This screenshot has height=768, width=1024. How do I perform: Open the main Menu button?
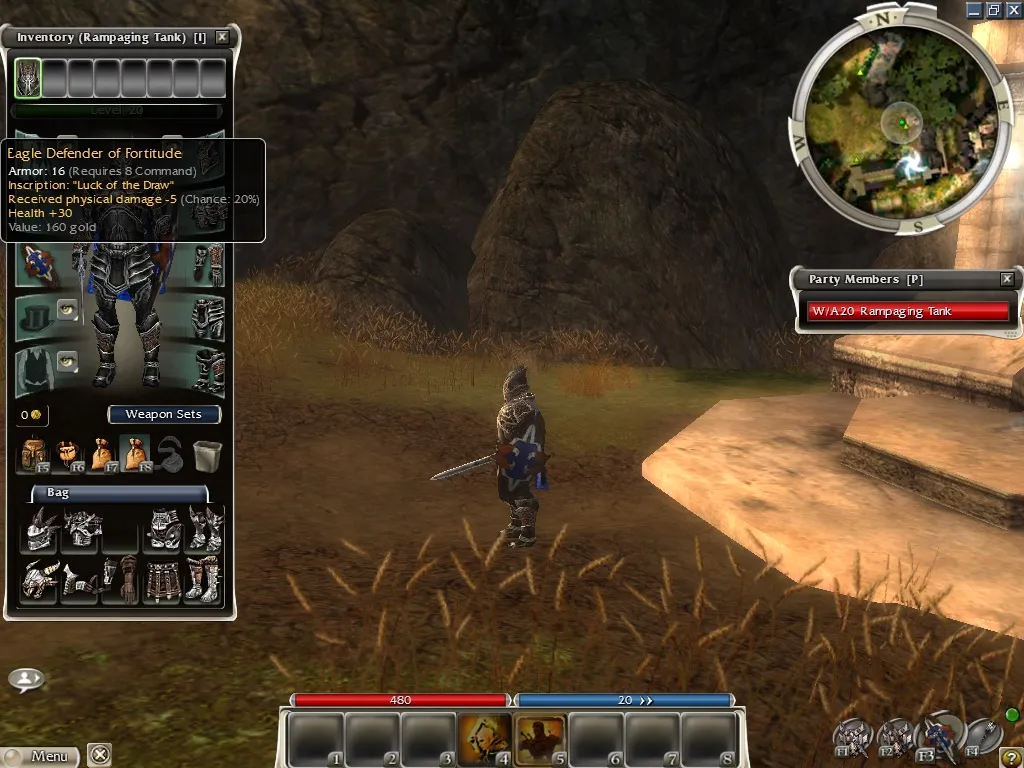pyautogui.click(x=41, y=756)
